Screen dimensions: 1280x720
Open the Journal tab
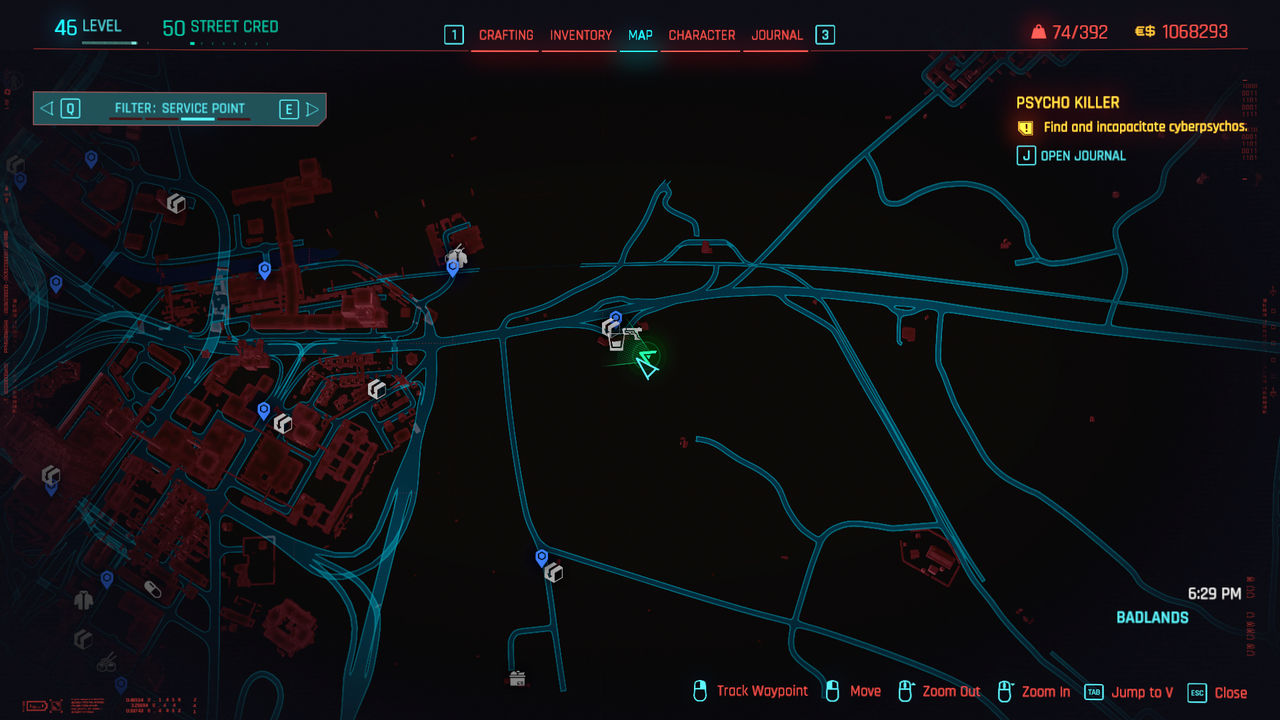pos(777,35)
